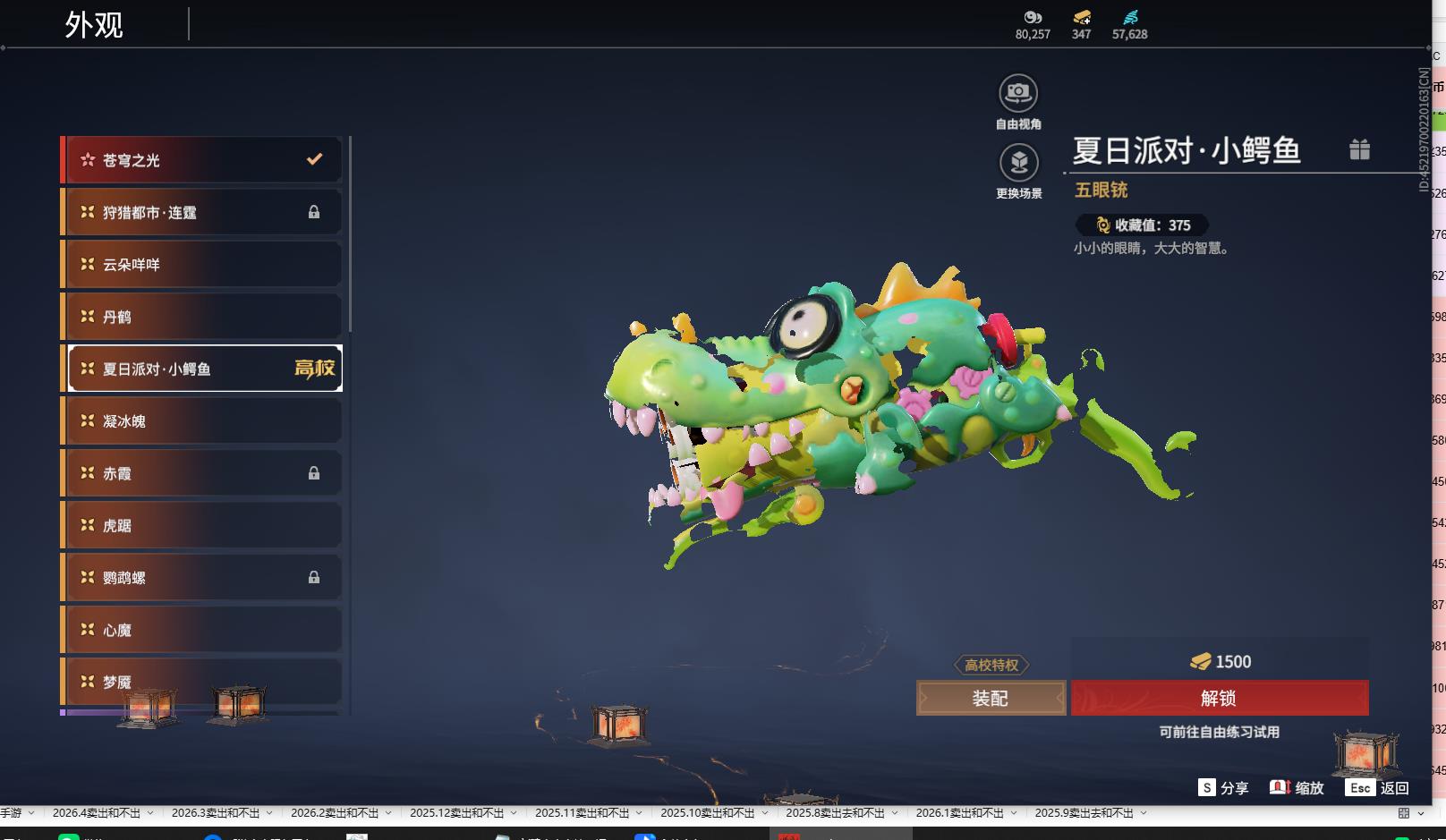Select the 梦魇 skin row
The width and height of the screenshot is (1446, 840).
pyautogui.click(x=201, y=681)
